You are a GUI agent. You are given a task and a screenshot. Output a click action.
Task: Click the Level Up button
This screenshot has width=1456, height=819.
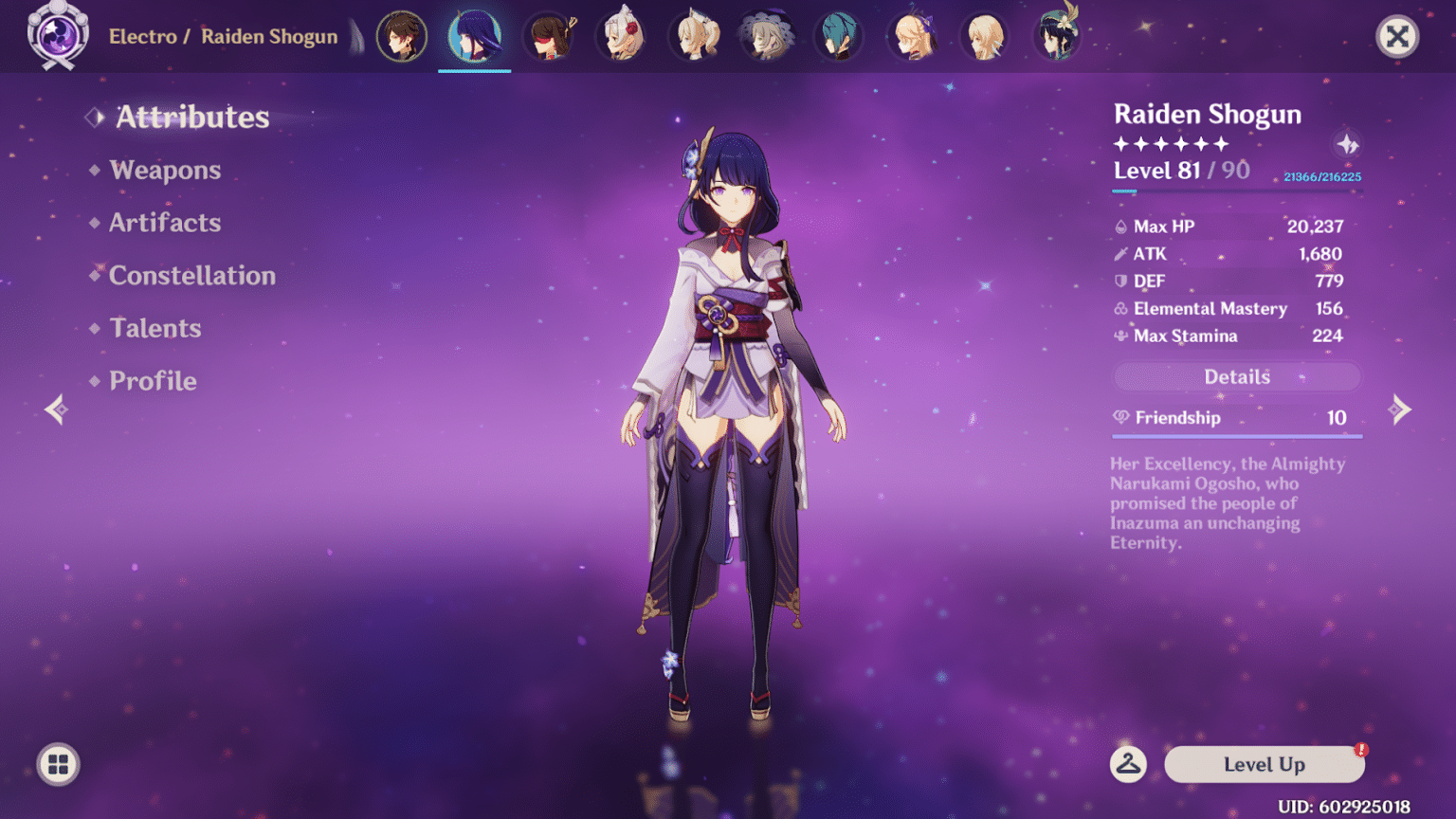pos(1264,764)
